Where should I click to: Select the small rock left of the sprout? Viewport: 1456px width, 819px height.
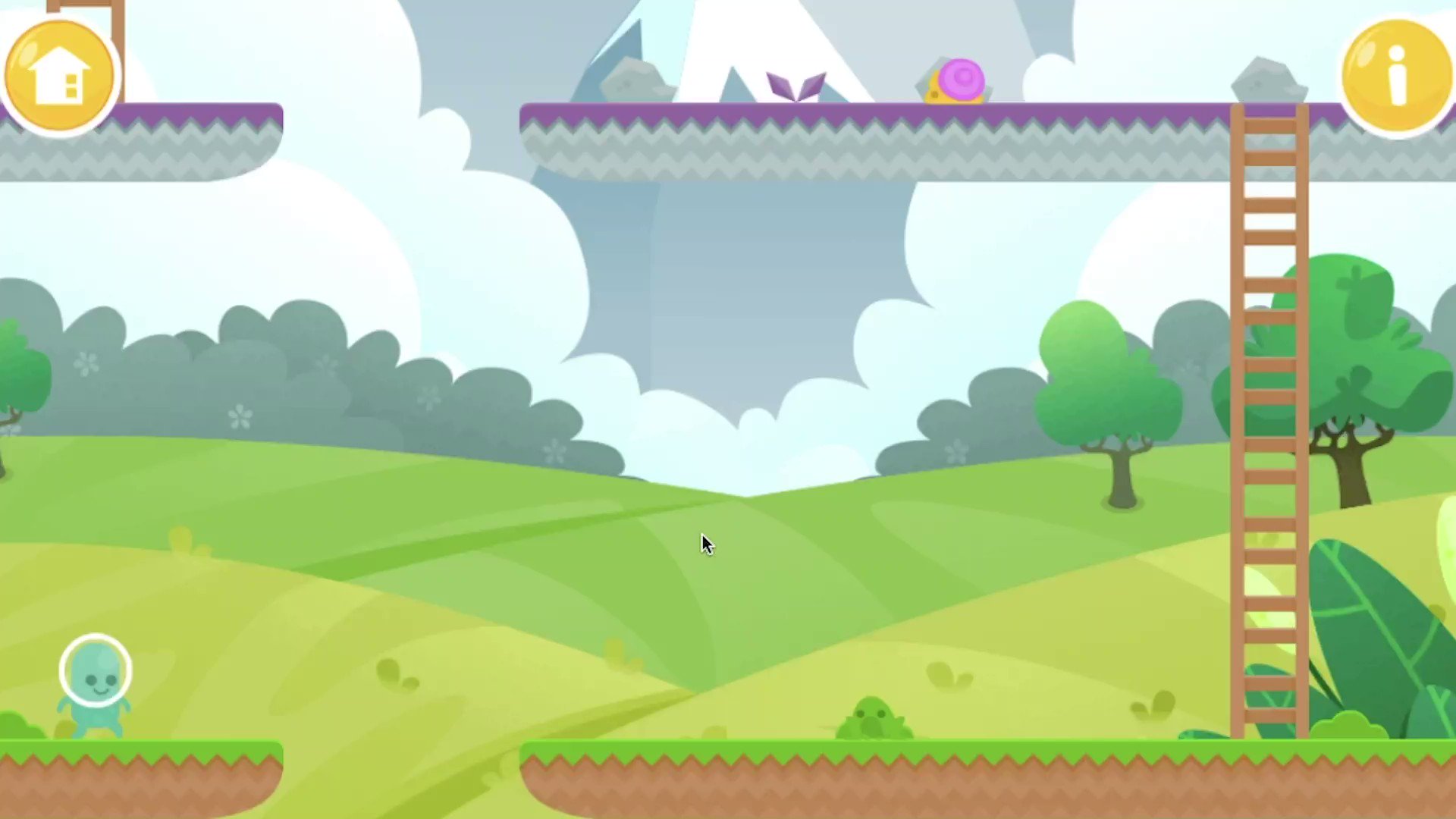637,80
